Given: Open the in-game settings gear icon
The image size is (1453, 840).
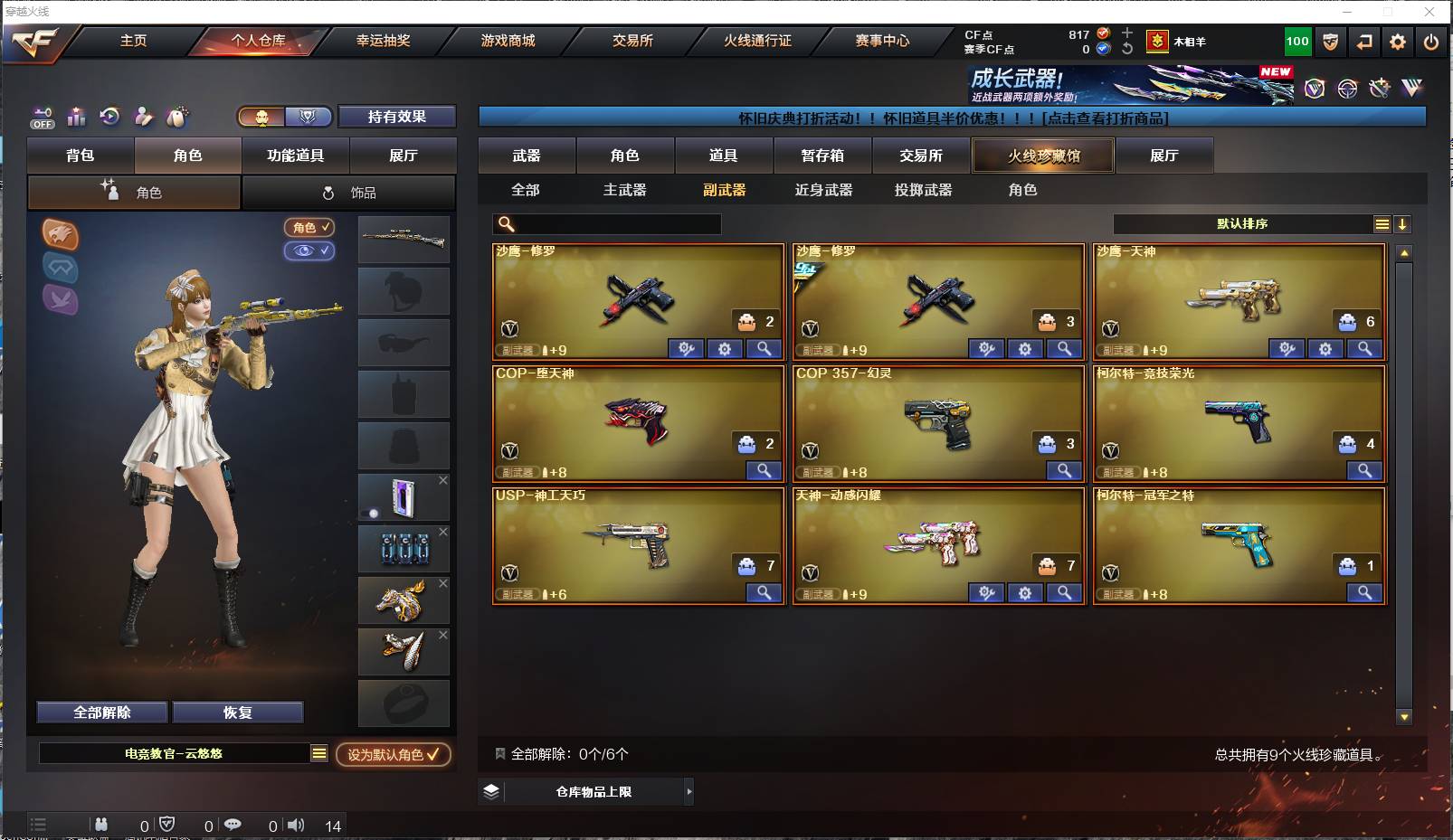Looking at the screenshot, I should [1399, 42].
